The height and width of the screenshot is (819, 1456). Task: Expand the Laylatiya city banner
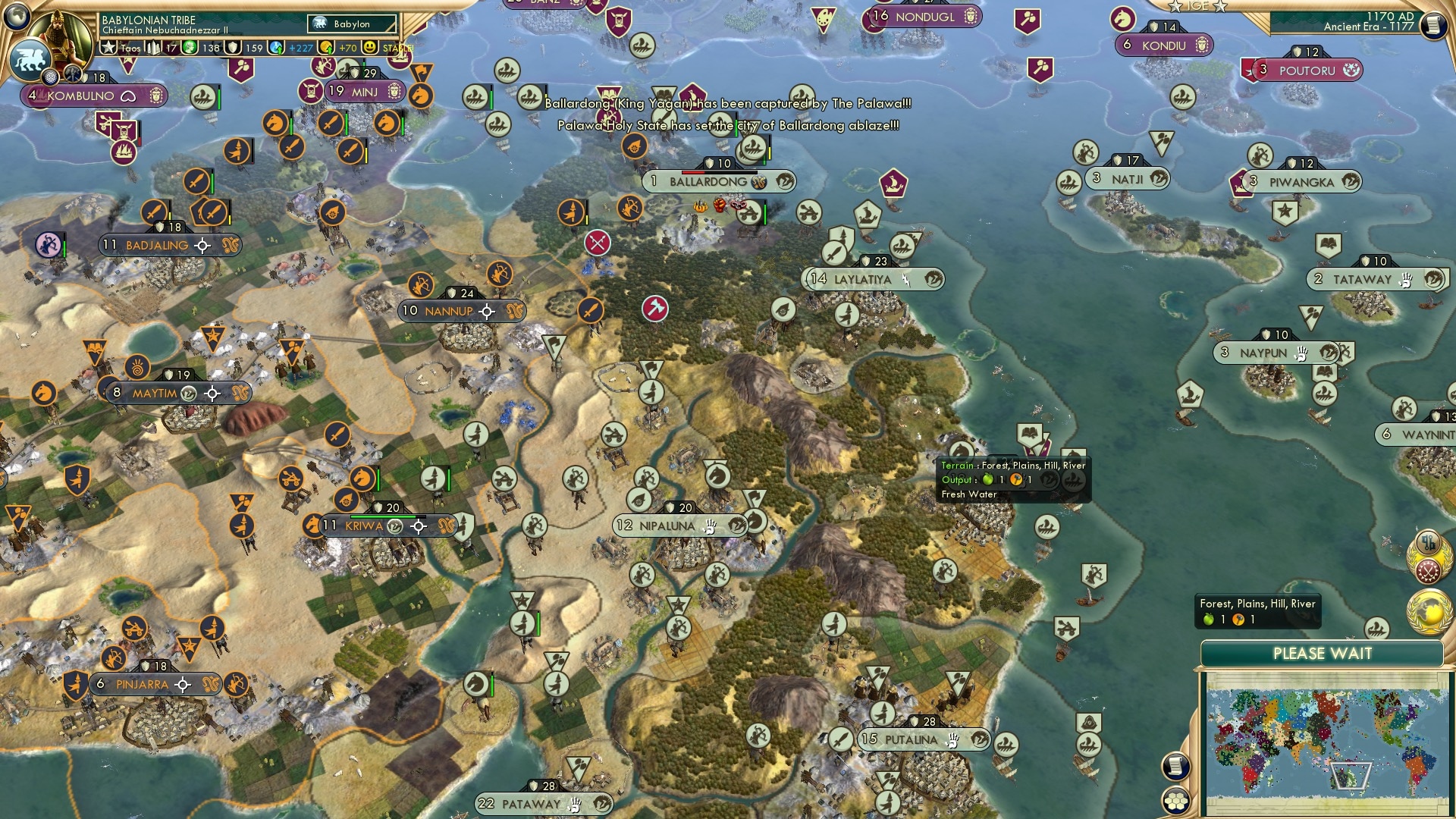(876, 279)
